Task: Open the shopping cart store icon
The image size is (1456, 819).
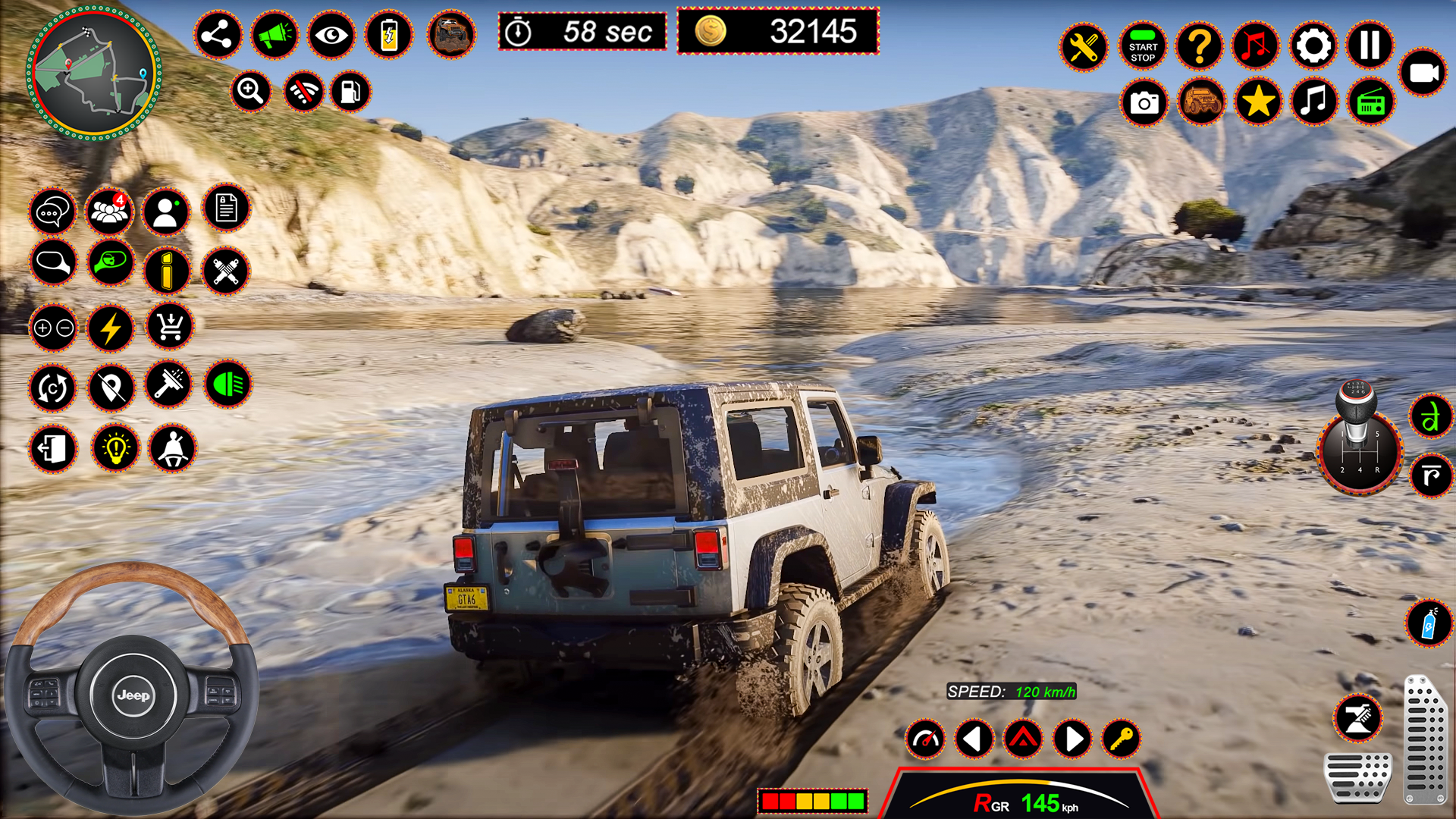Action: point(168,328)
